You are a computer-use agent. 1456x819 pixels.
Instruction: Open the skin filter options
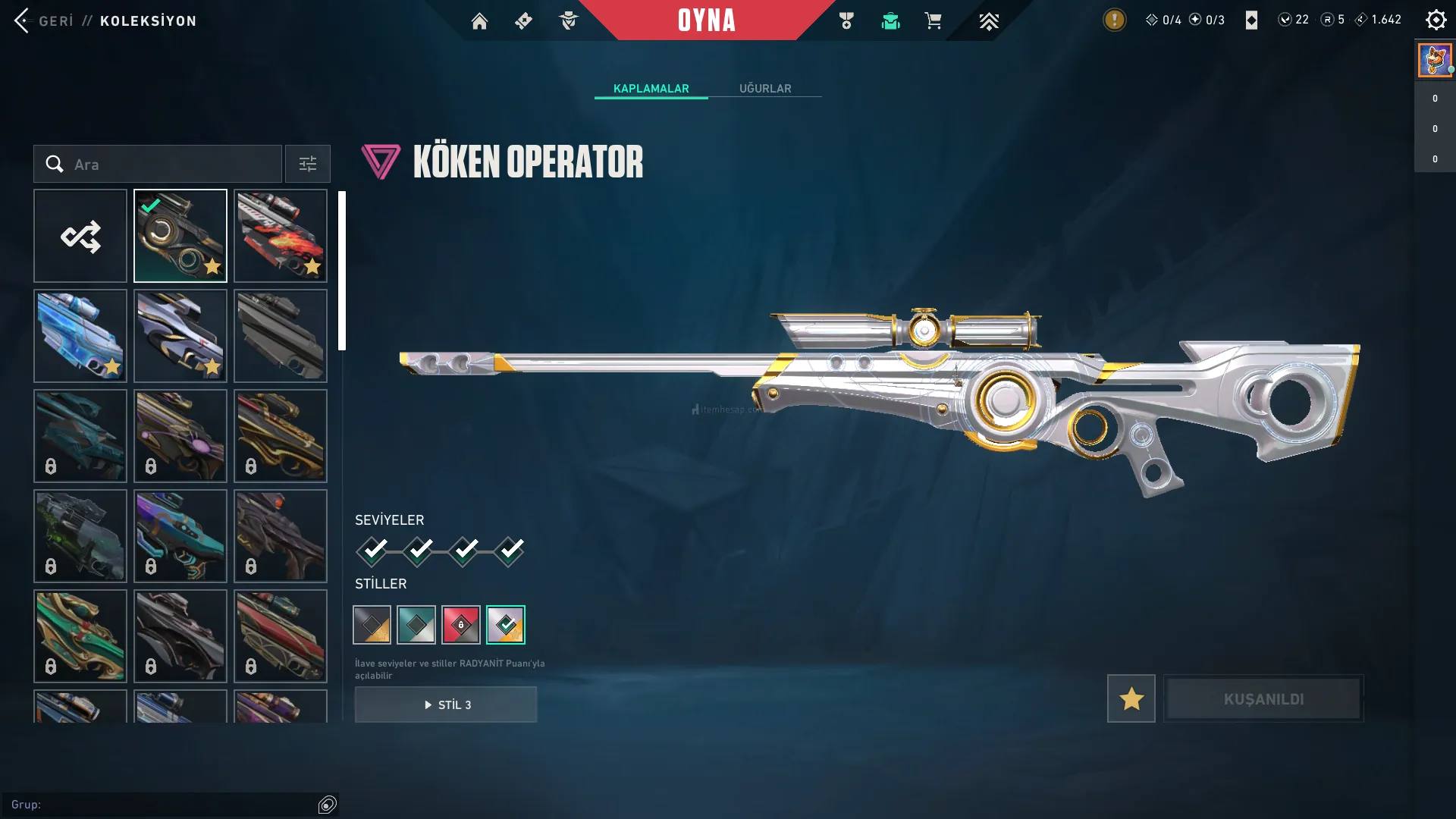pos(307,164)
